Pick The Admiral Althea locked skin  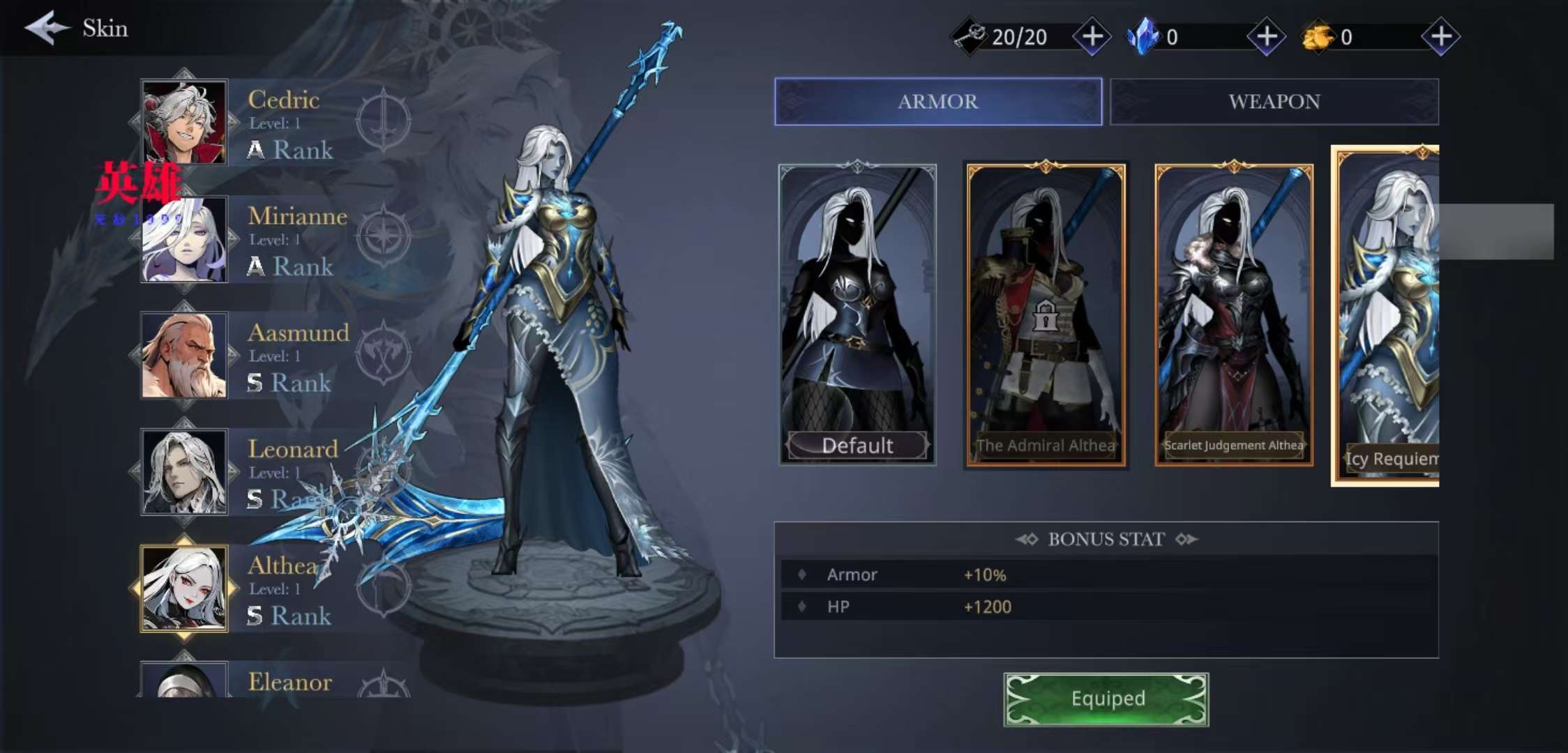click(1045, 314)
